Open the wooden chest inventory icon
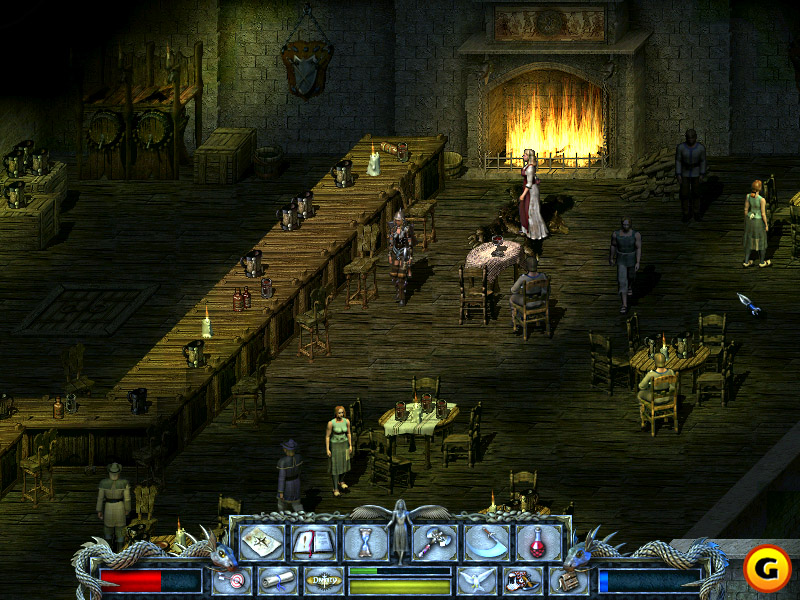This screenshot has width=800, height=600. (566, 580)
